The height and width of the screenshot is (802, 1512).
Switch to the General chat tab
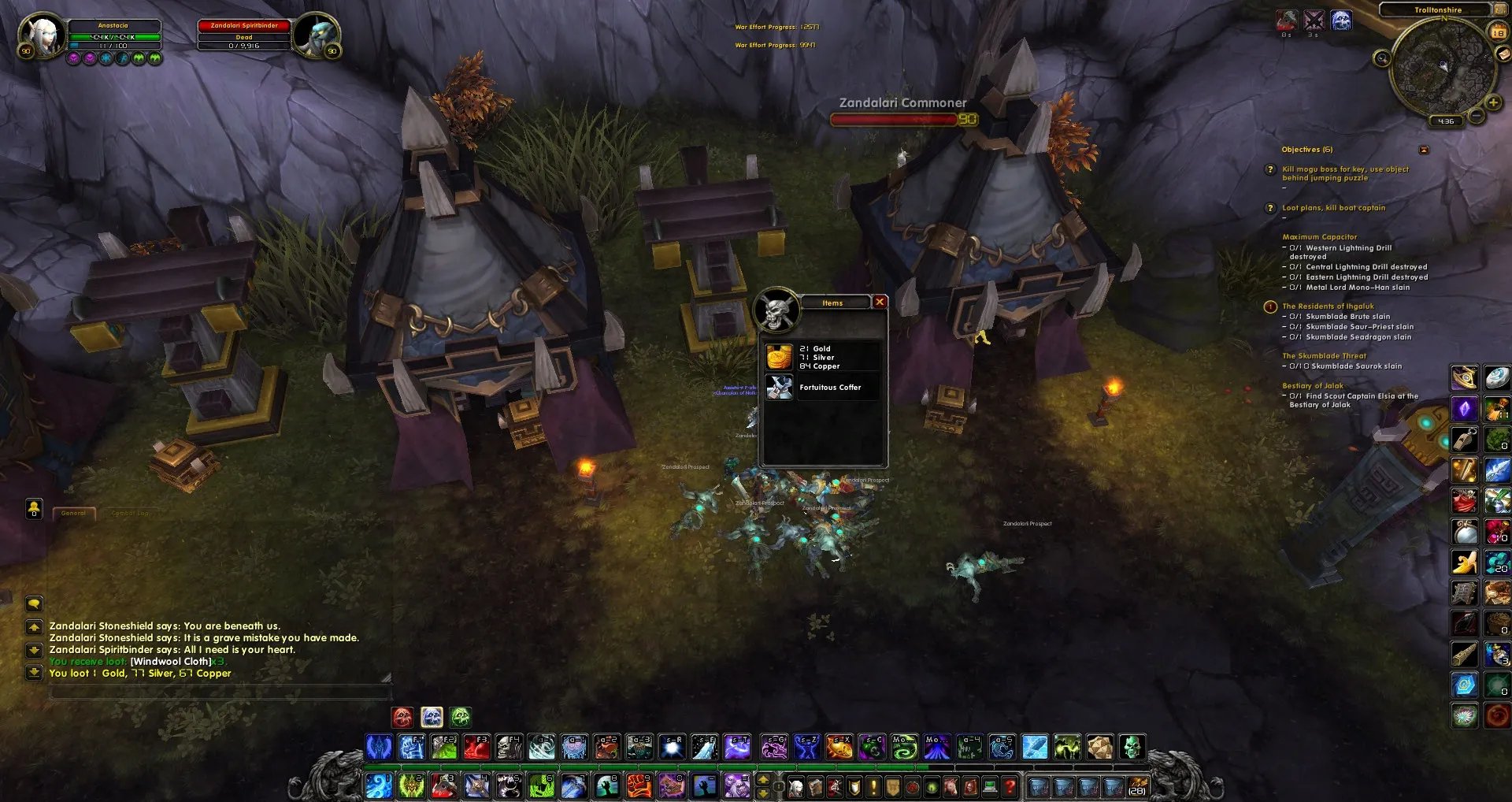[x=74, y=514]
